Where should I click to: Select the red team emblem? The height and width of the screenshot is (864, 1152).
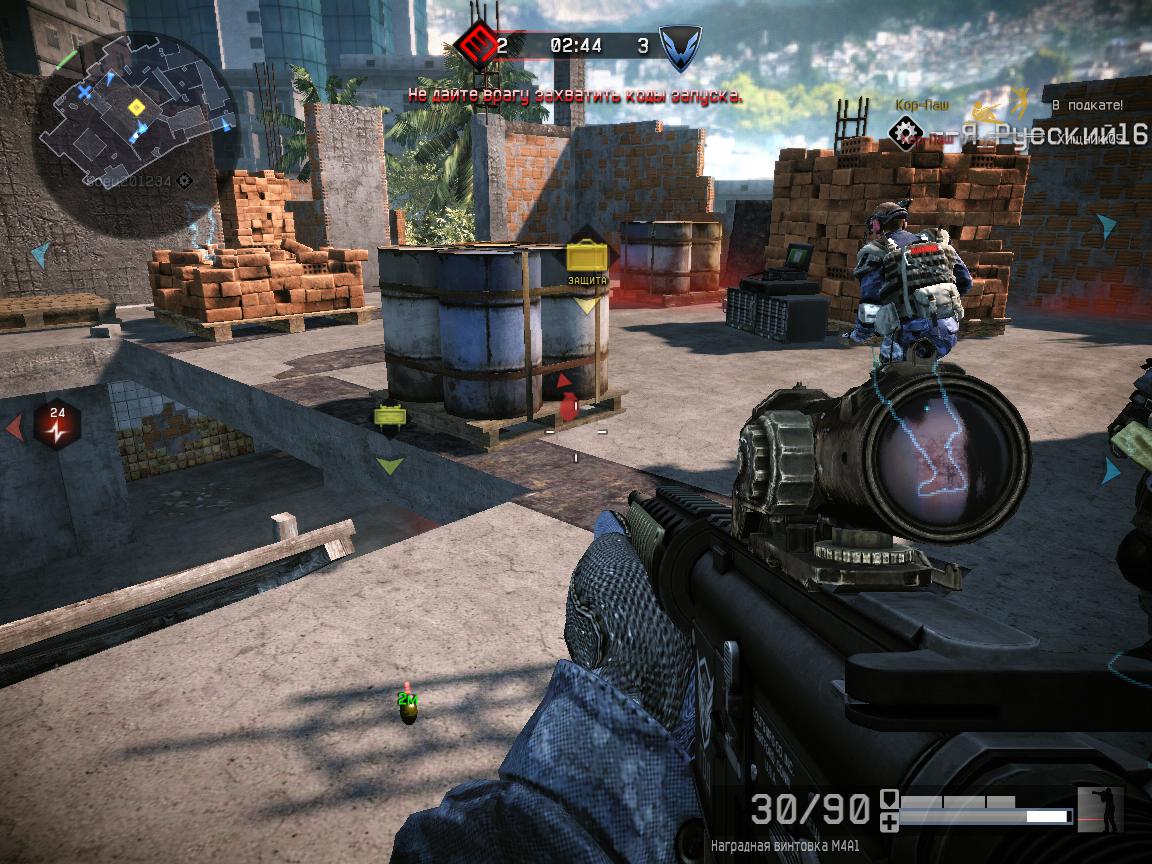[x=474, y=44]
